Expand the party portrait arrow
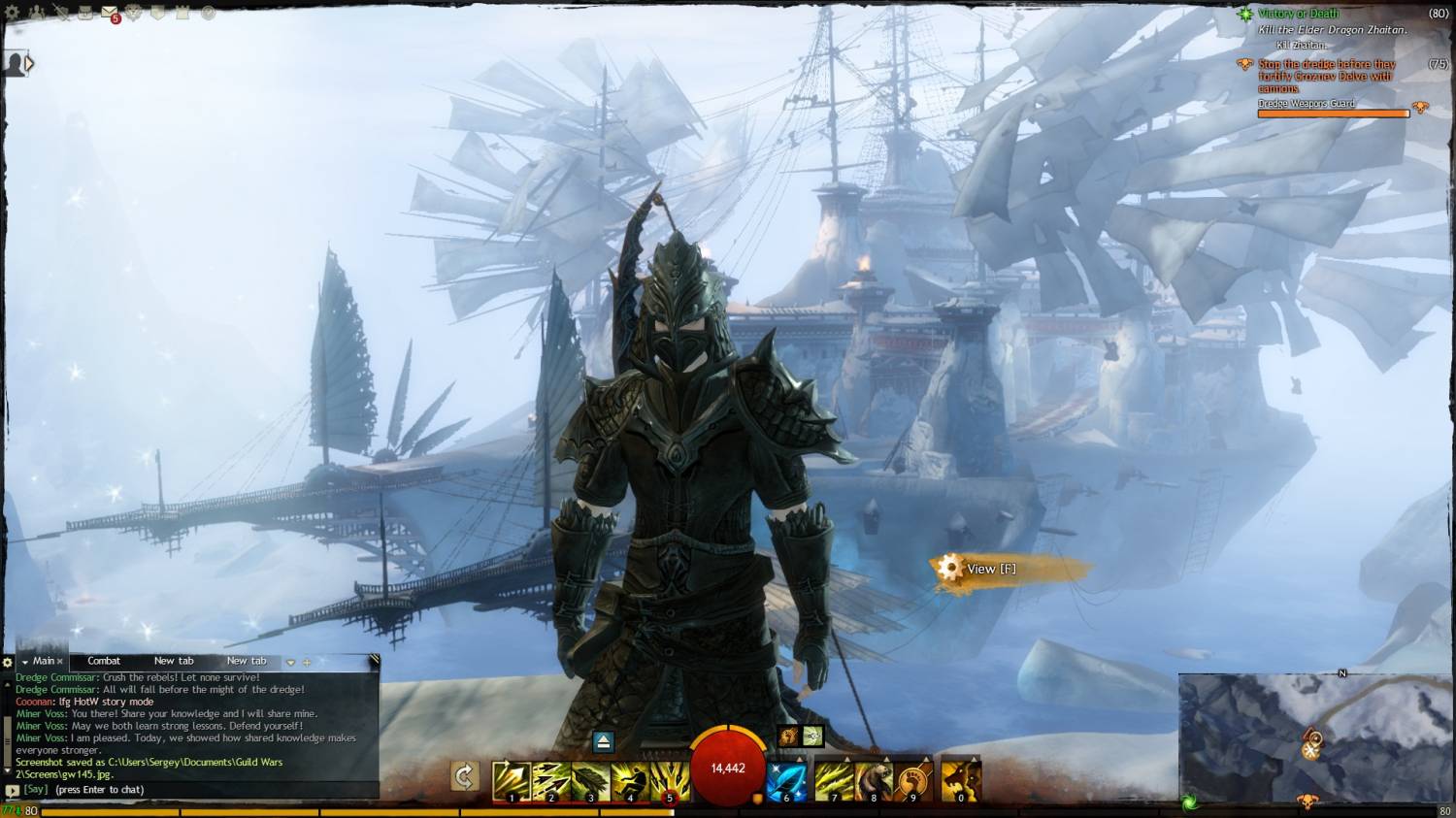 pos(29,64)
